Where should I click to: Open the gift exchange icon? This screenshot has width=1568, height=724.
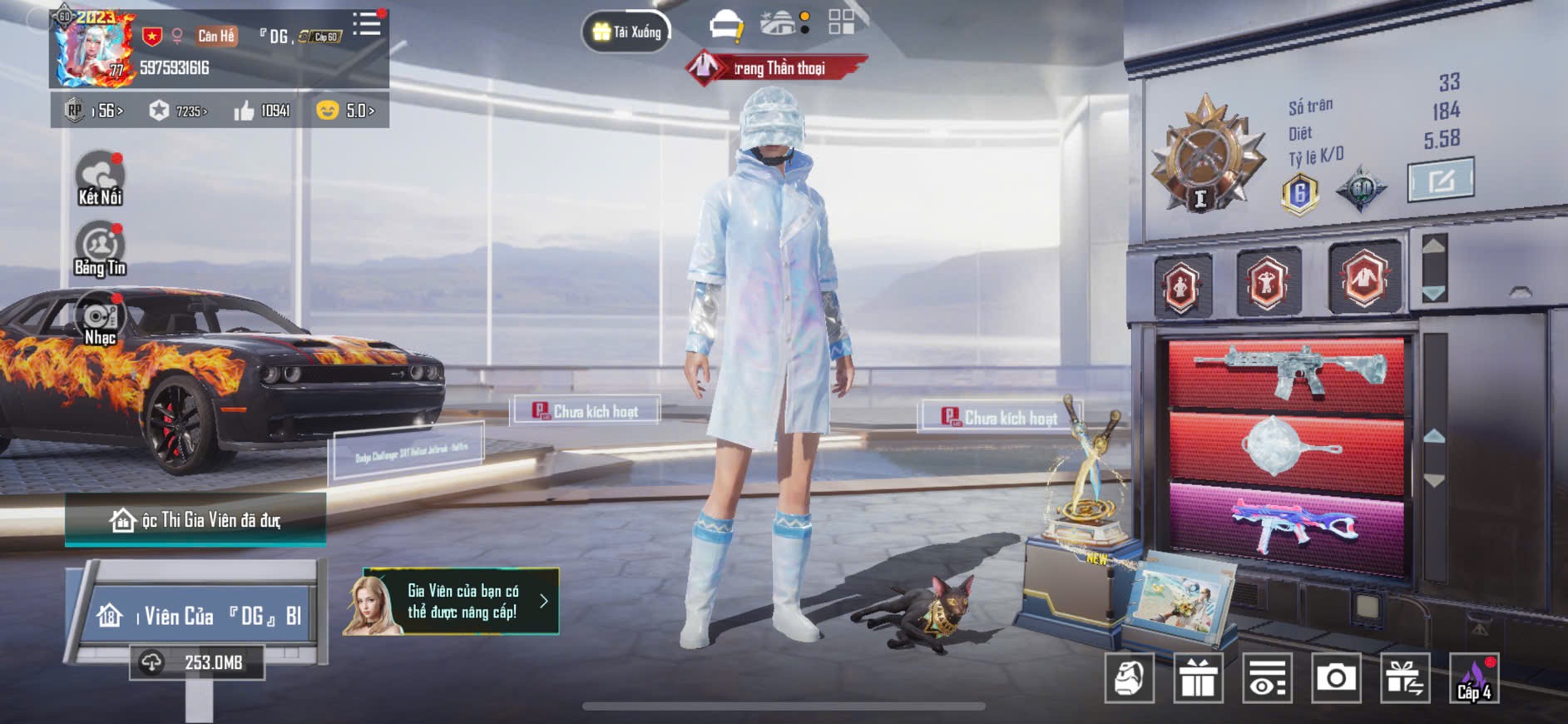tap(1405, 678)
